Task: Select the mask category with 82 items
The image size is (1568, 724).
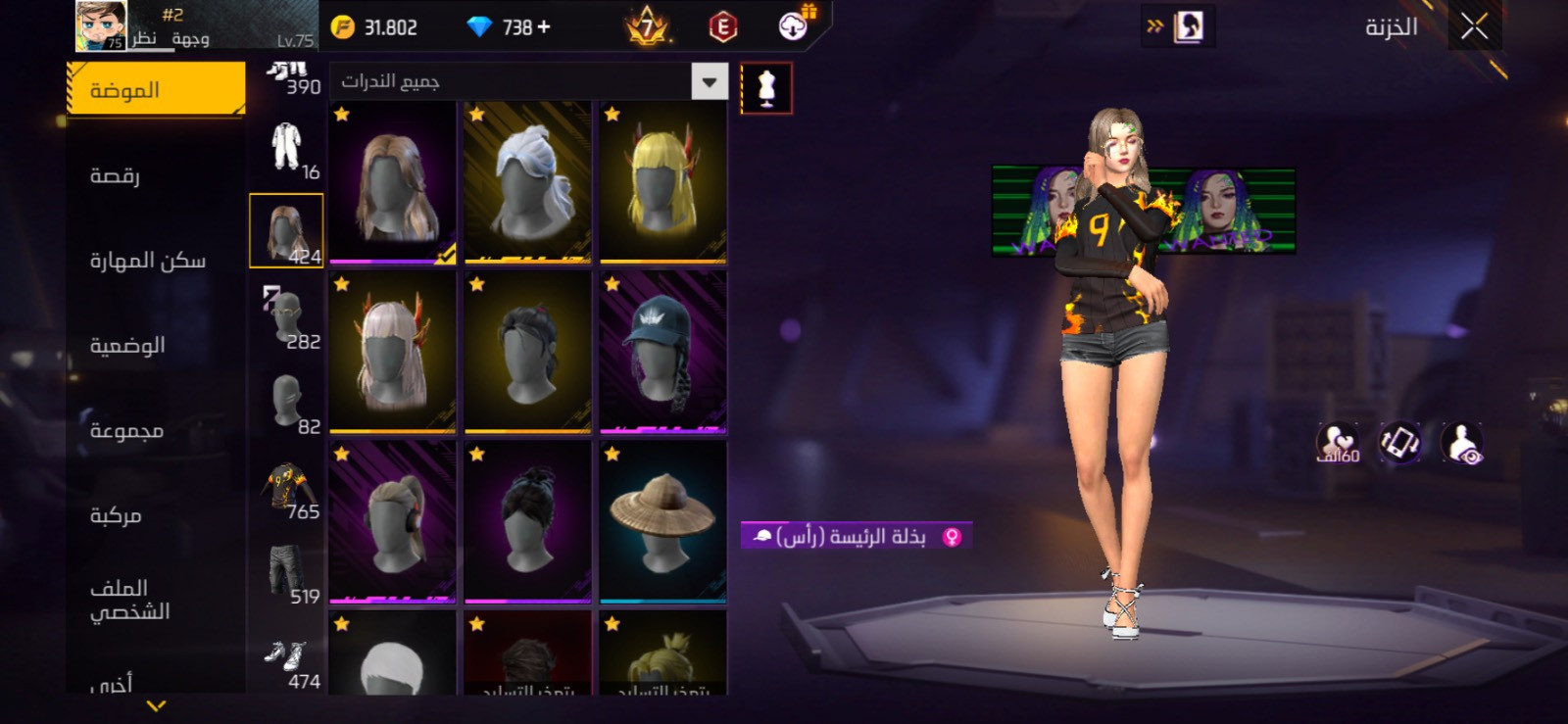Action: pyautogui.click(x=287, y=403)
